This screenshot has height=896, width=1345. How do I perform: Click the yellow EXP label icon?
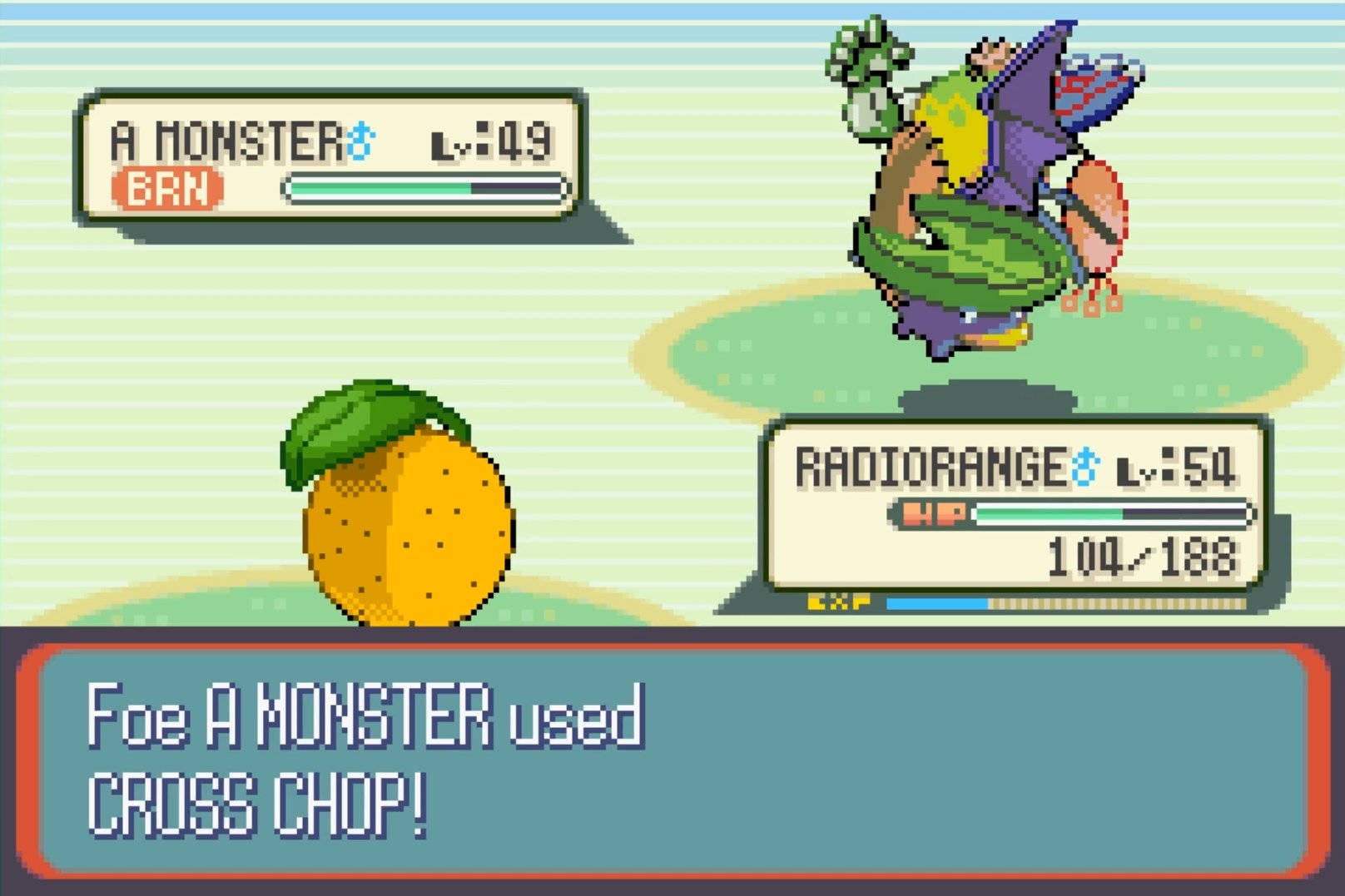[841, 601]
